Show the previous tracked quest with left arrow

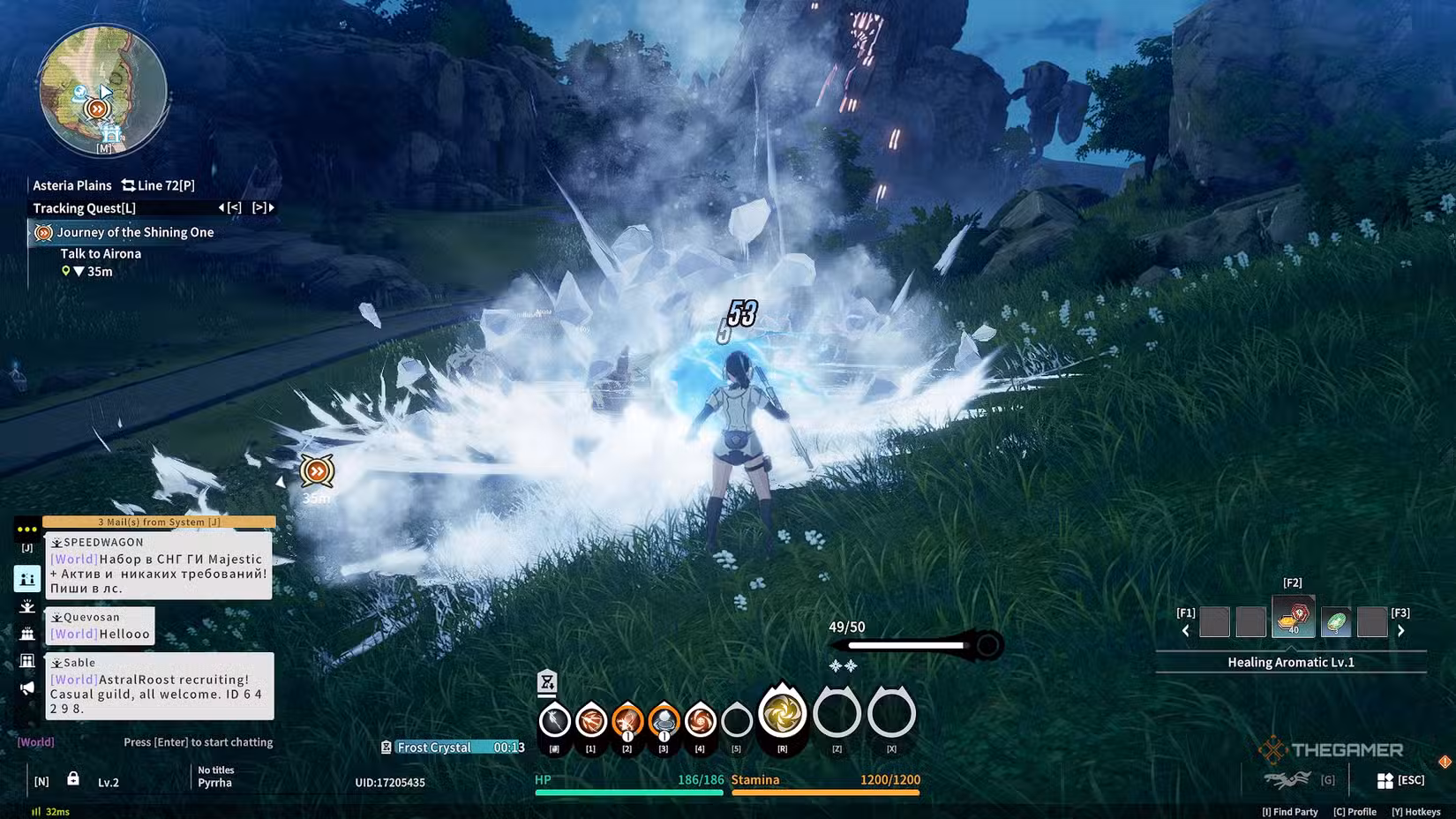point(229,207)
